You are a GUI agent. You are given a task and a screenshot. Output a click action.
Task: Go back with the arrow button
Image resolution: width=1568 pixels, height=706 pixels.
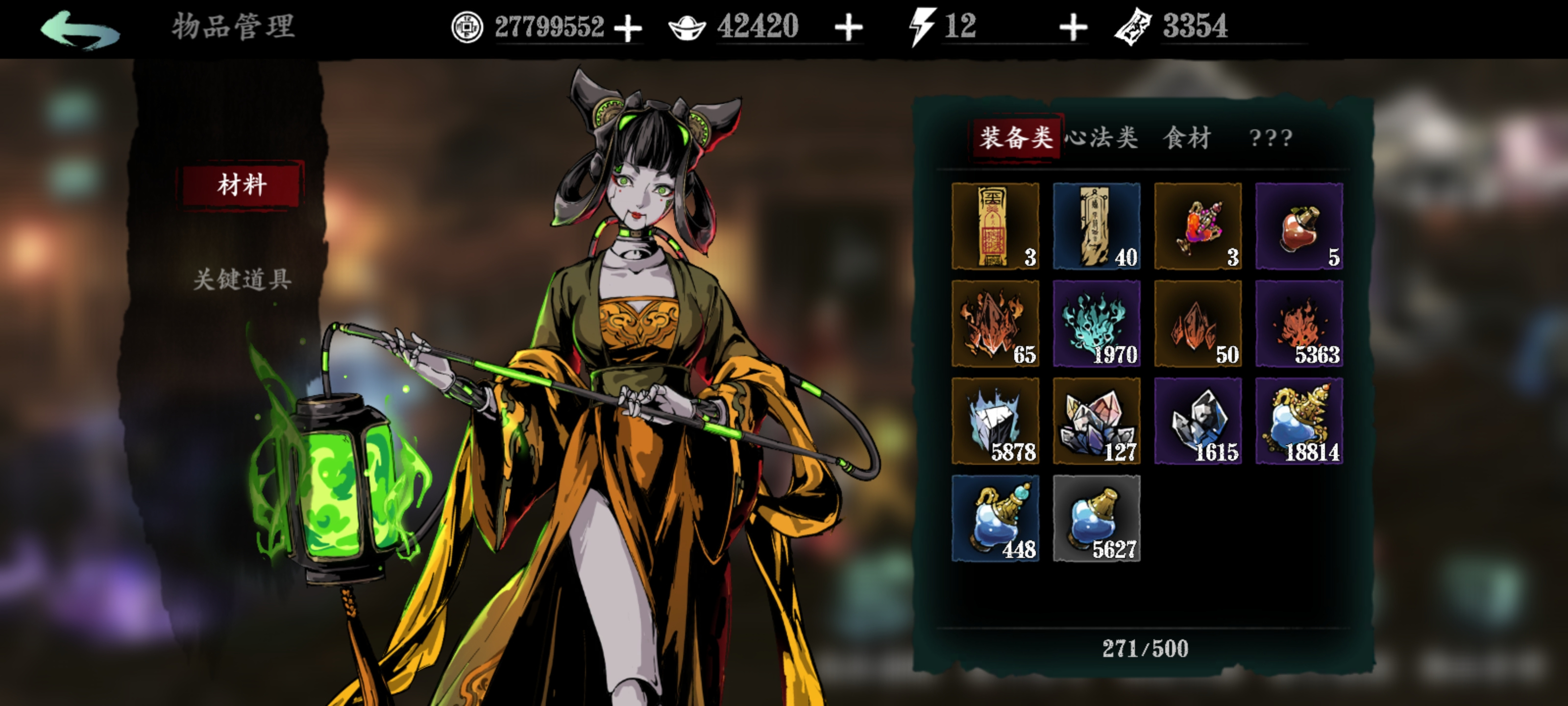(80, 29)
